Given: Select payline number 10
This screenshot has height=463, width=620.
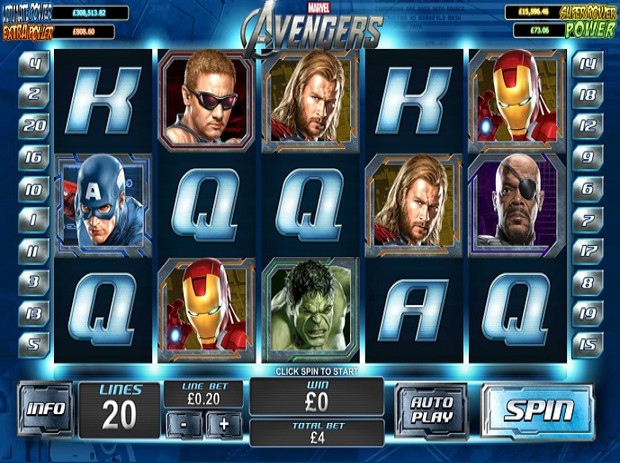Looking at the screenshot, I should tap(35, 188).
